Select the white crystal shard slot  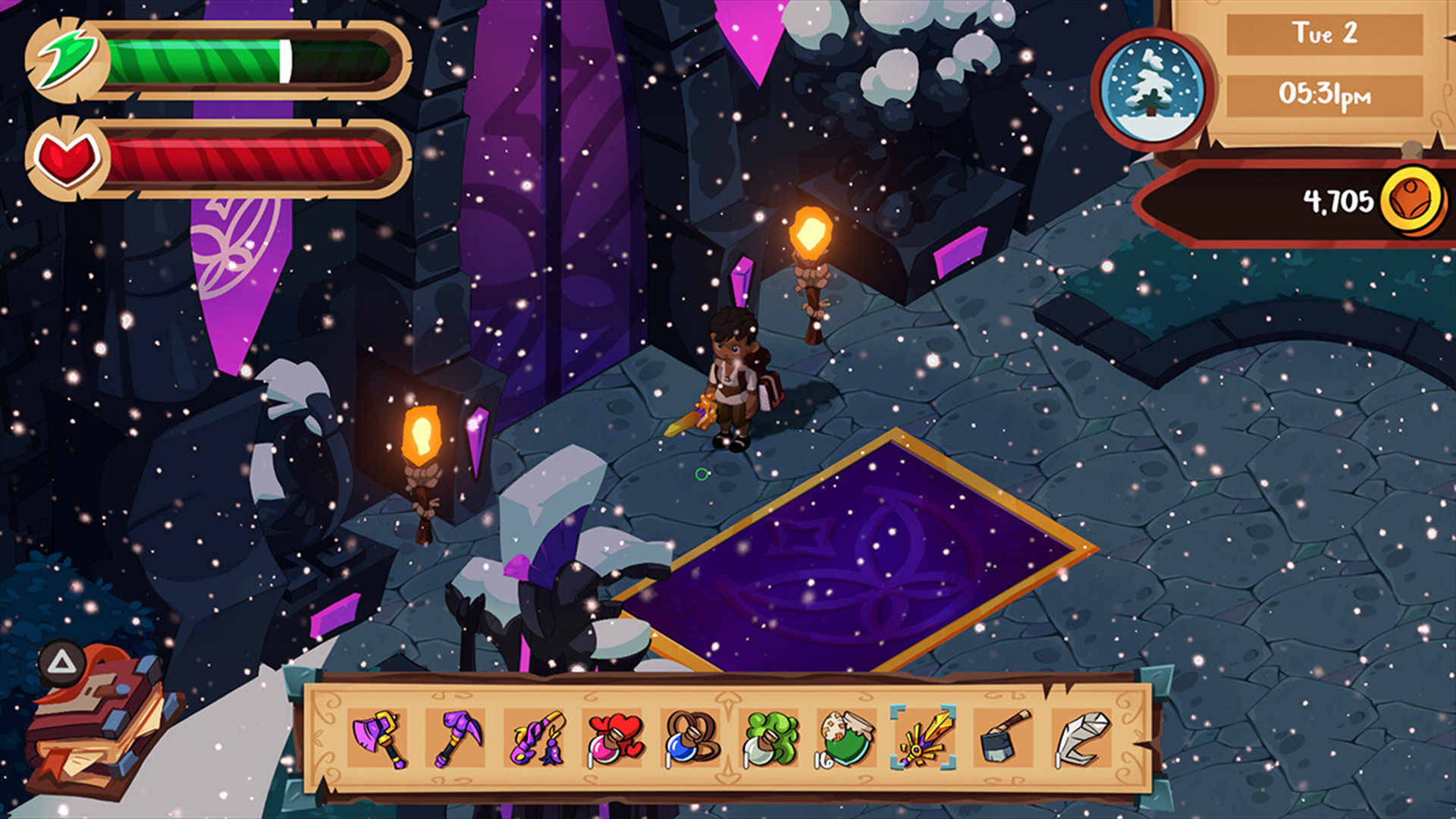(1082, 738)
